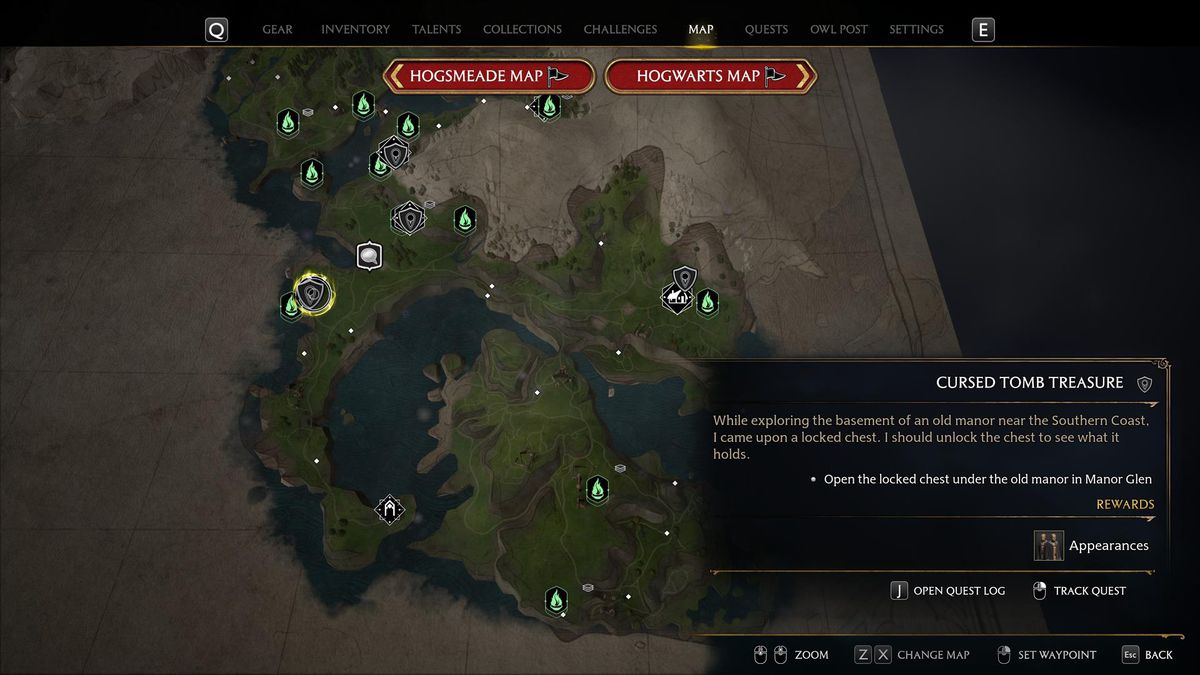Select the house-shaped hamlet map marker
Screen dimensions: 1200x675
pos(677,297)
